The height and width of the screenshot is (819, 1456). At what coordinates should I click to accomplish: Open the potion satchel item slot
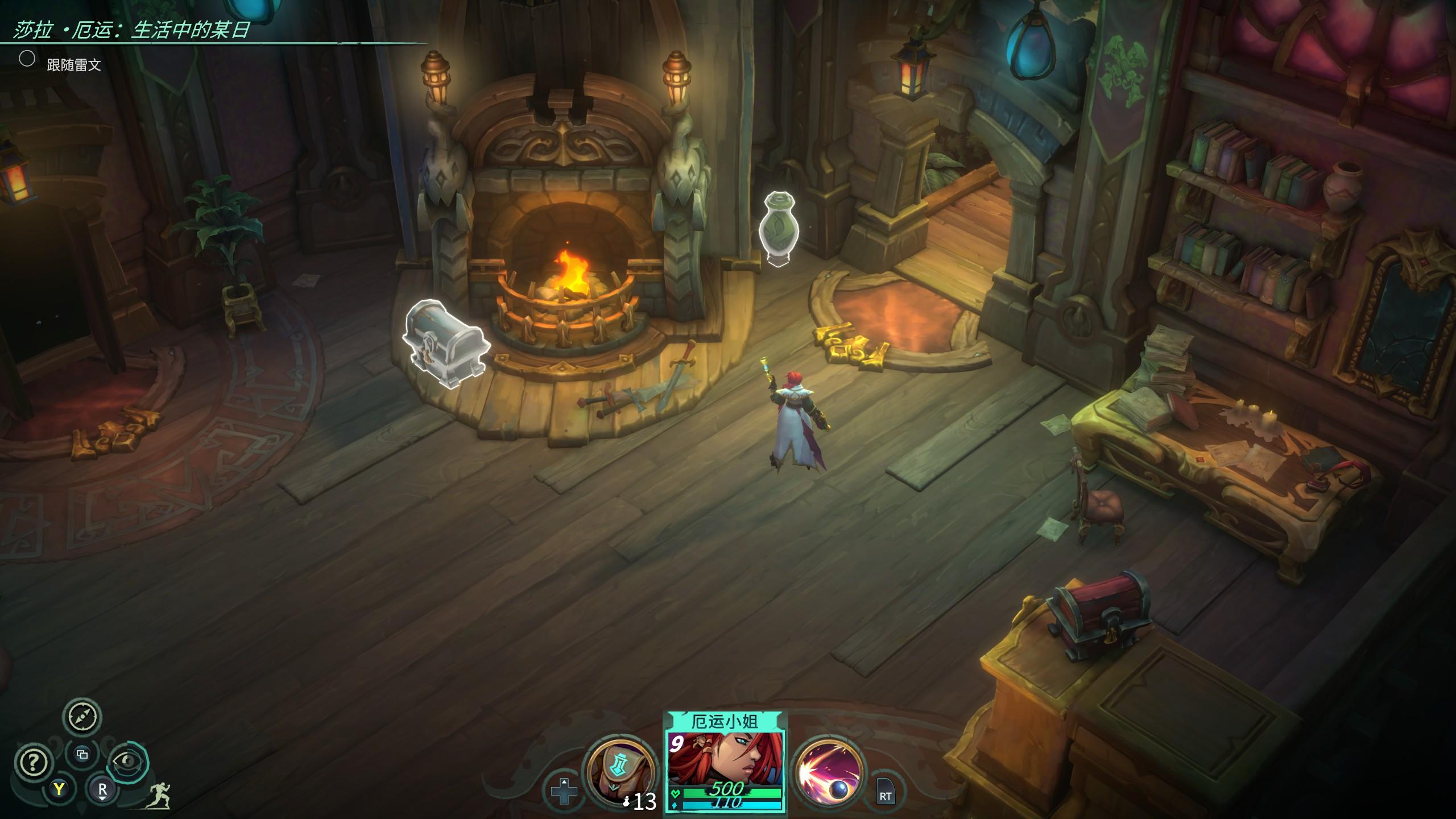pos(615,772)
